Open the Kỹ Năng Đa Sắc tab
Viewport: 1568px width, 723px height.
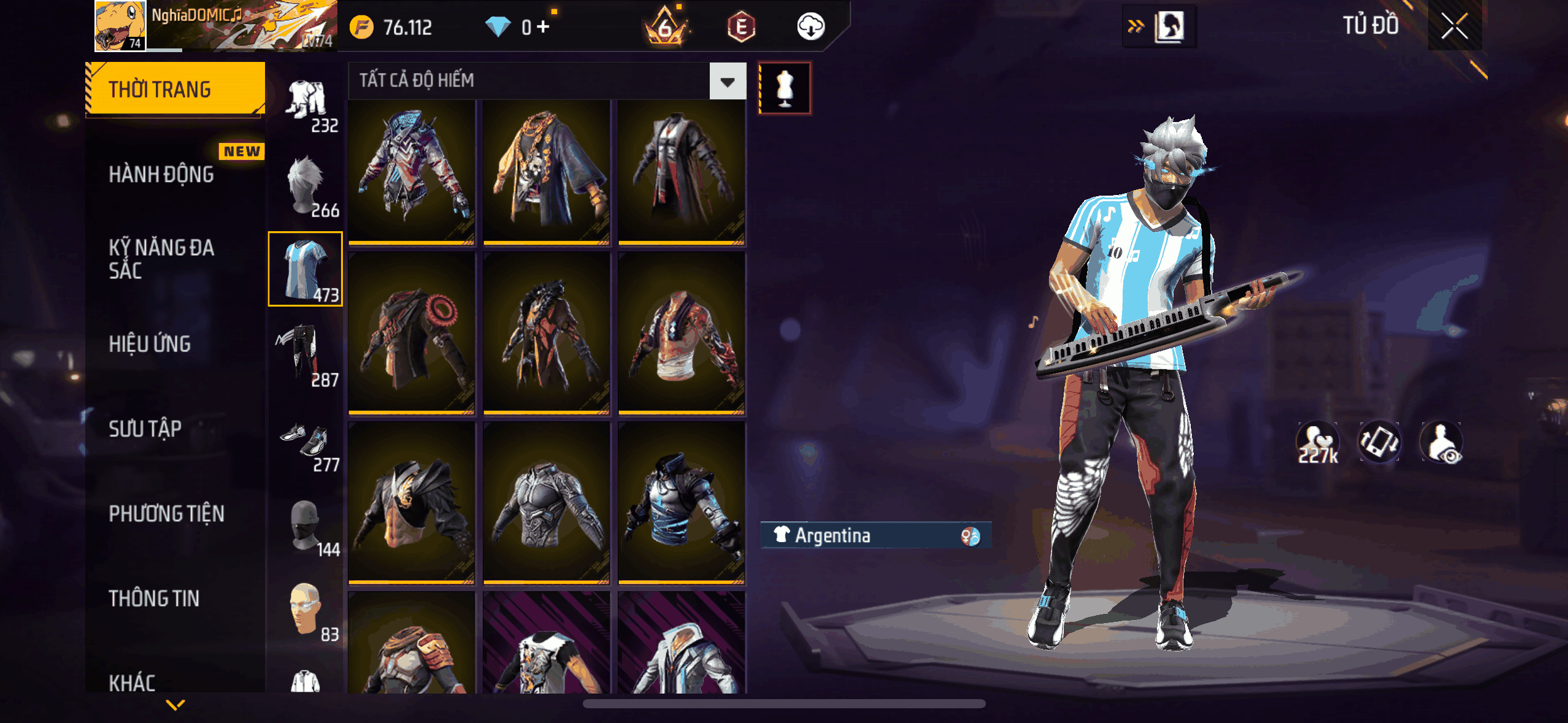(x=161, y=259)
